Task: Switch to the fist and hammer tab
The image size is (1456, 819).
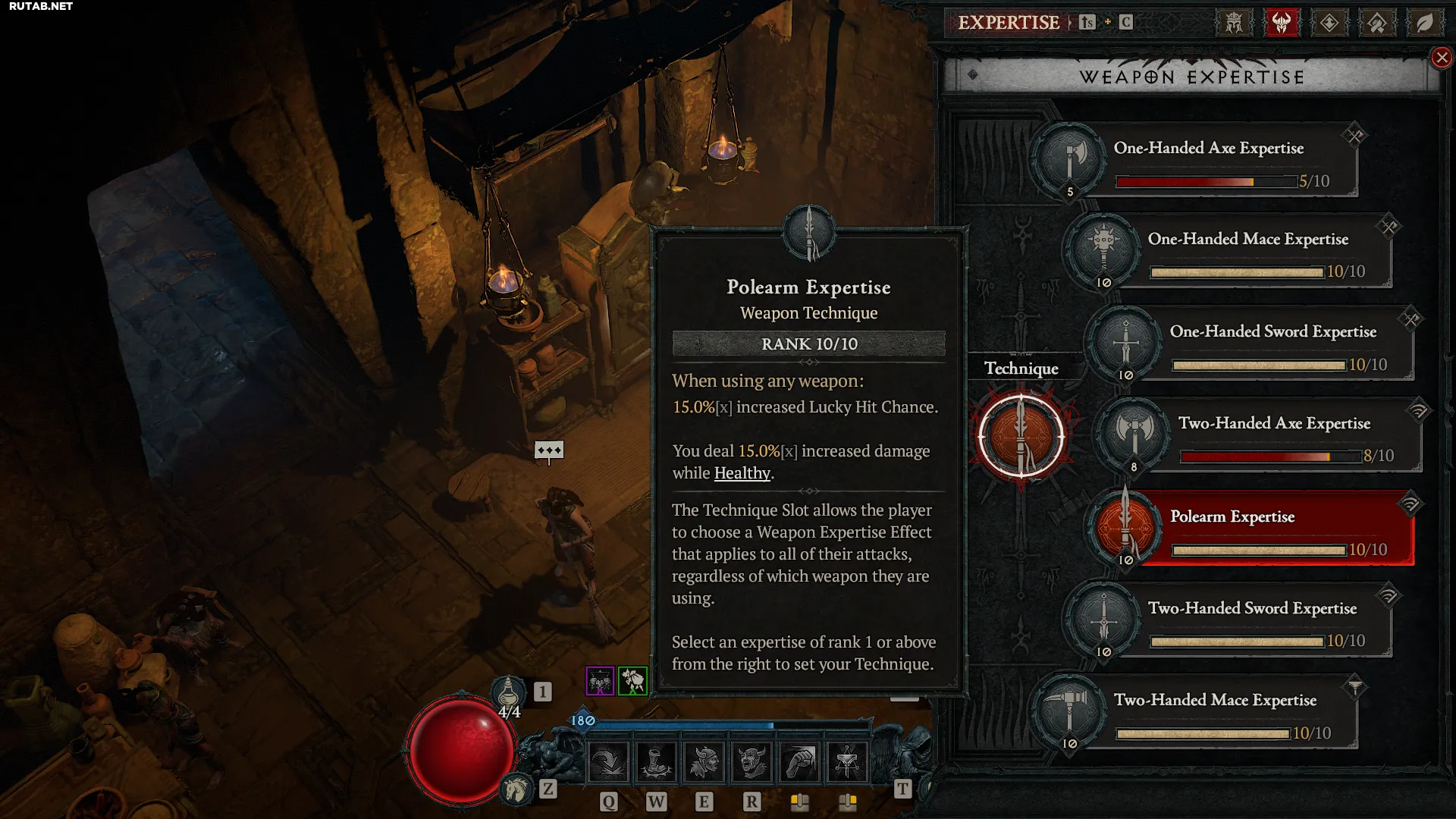Action: (1377, 23)
